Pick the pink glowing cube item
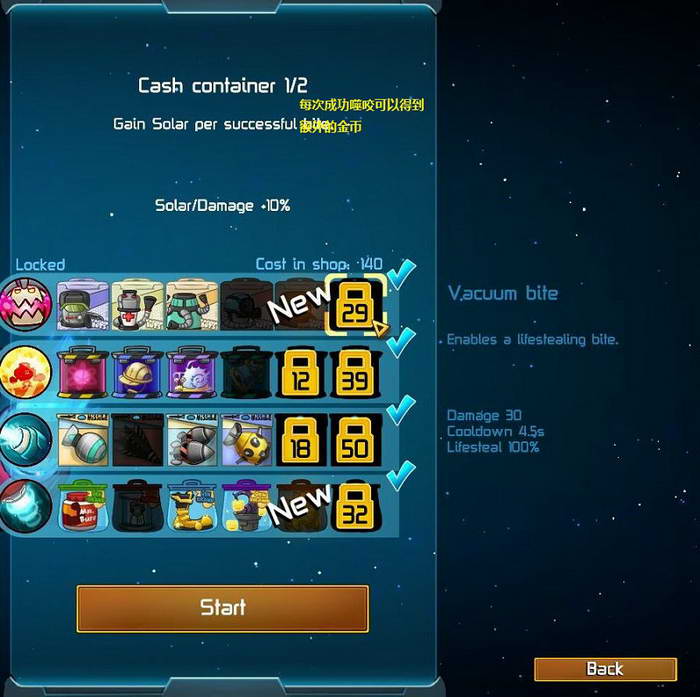700x697 pixels. (83, 372)
